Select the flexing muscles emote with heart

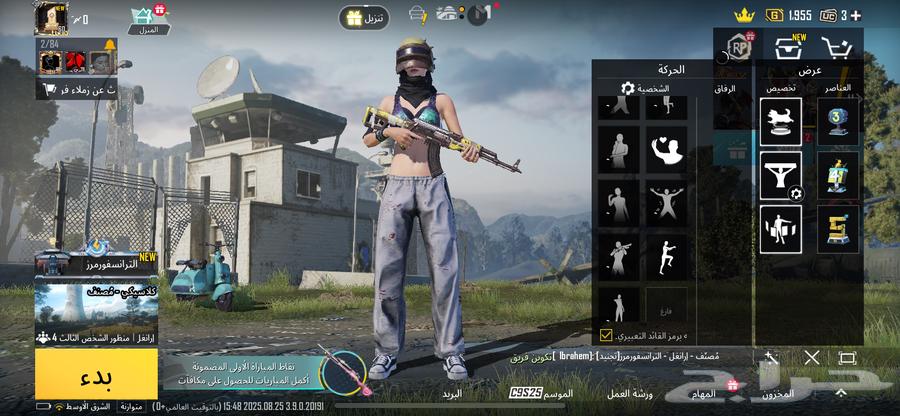coord(667,149)
